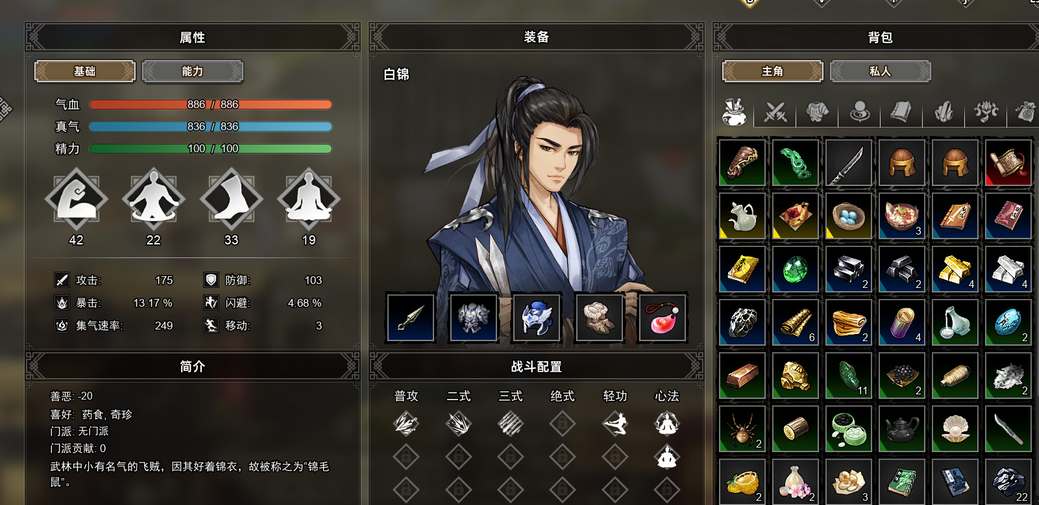
Task: Select the equipped silver armor slot
Action: (x=474, y=317)
